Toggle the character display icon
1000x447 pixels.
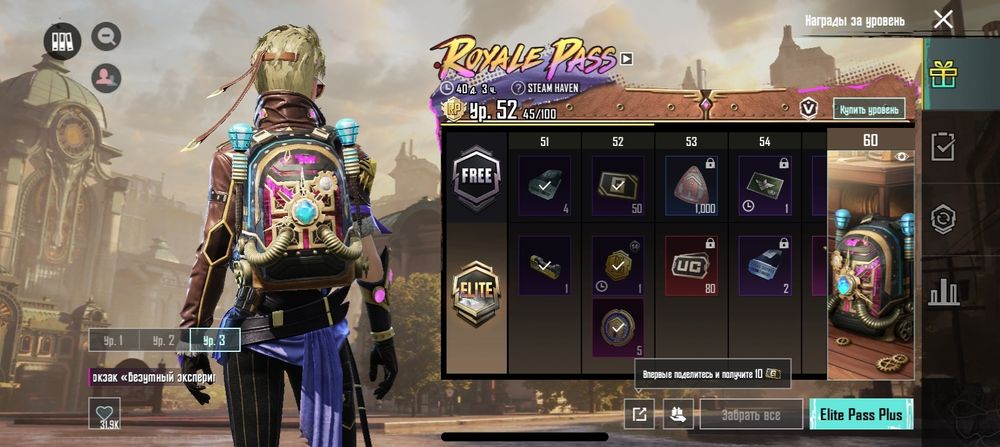tap(106, 77)
